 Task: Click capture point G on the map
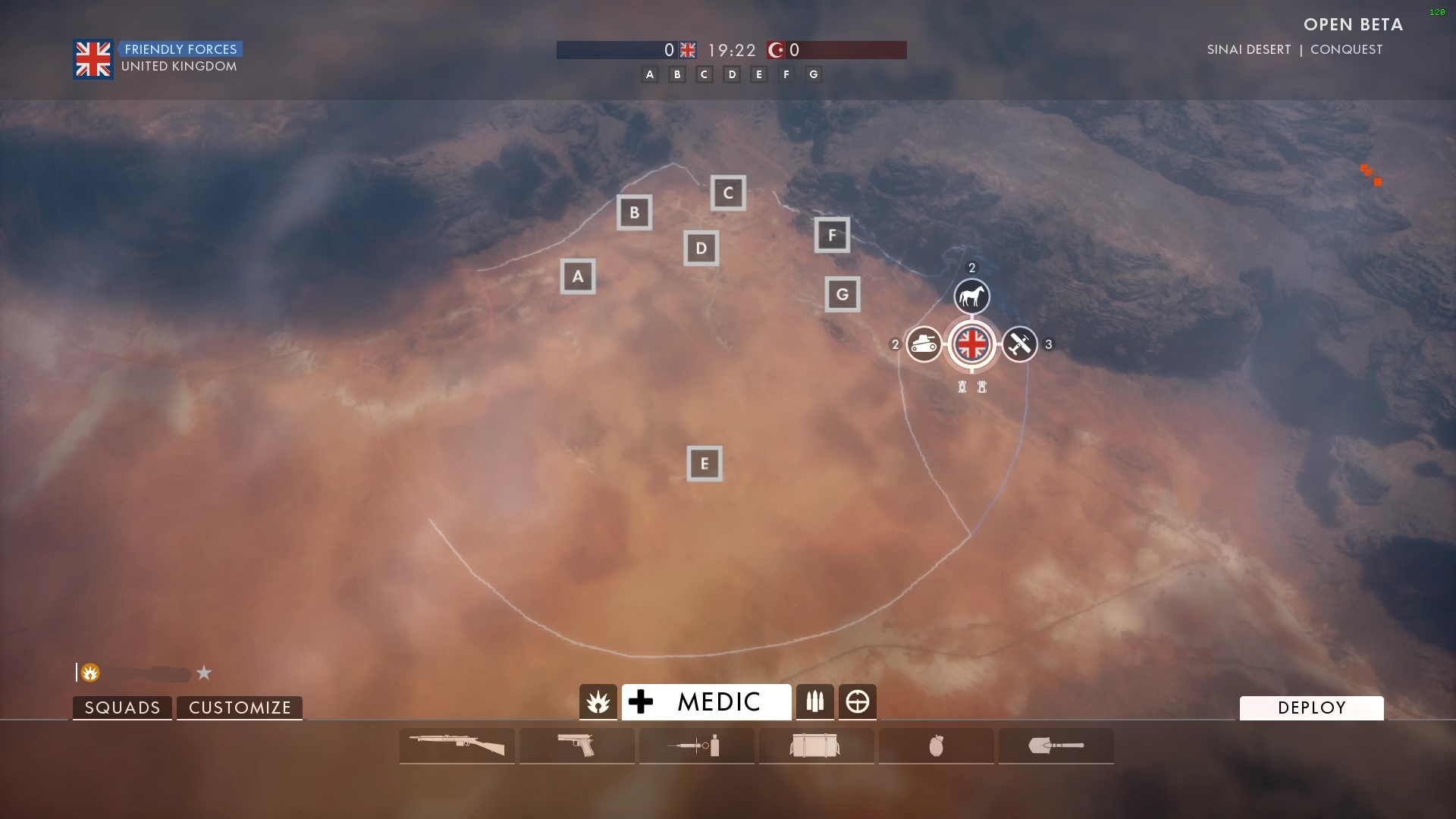click(843, 294)
